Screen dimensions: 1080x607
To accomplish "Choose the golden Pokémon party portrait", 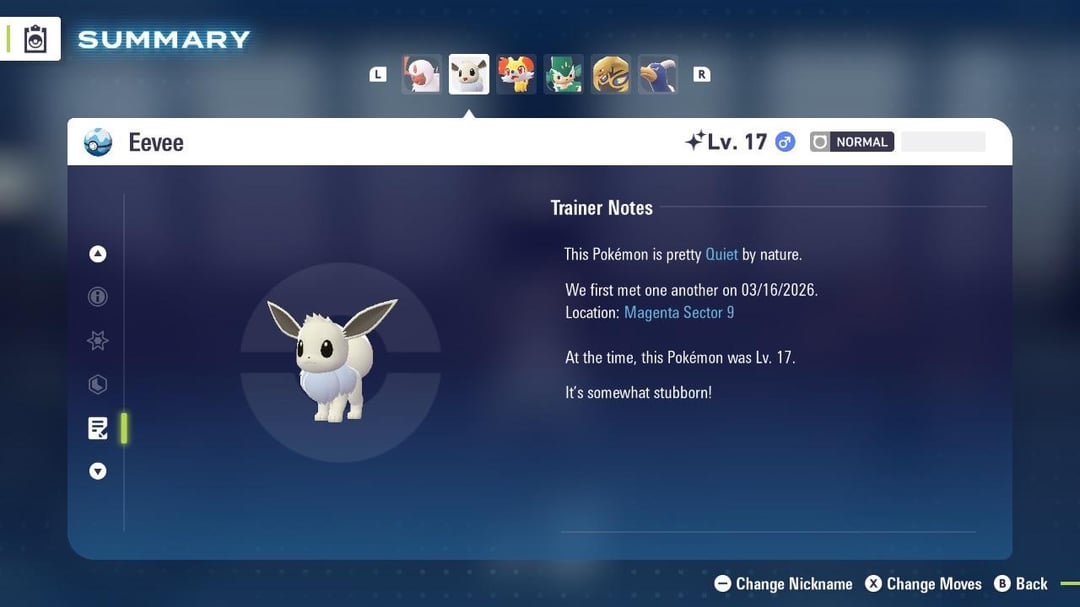I will pos(611,74).
